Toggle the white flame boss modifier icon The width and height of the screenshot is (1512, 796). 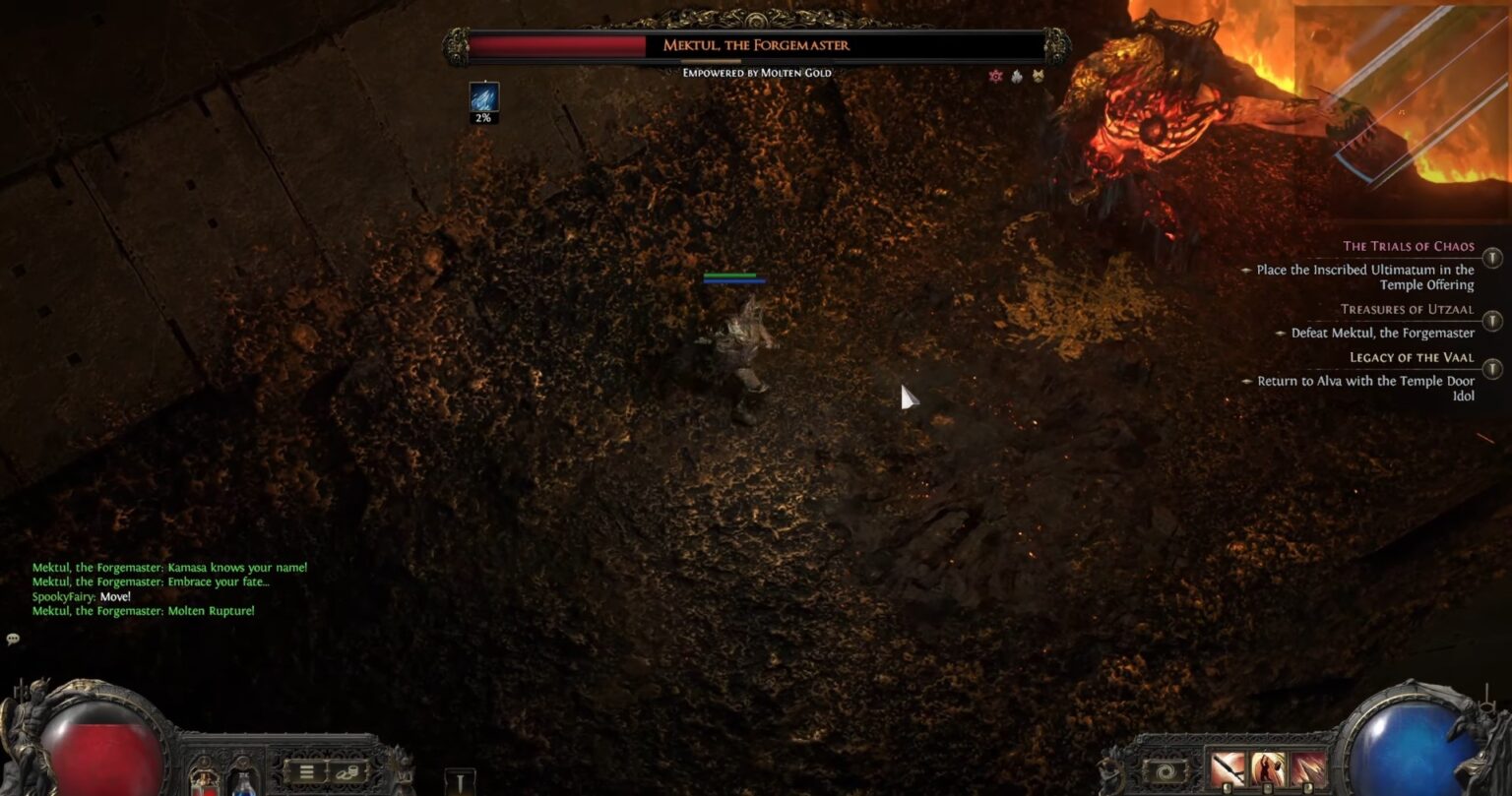[x=1016, y=77]
